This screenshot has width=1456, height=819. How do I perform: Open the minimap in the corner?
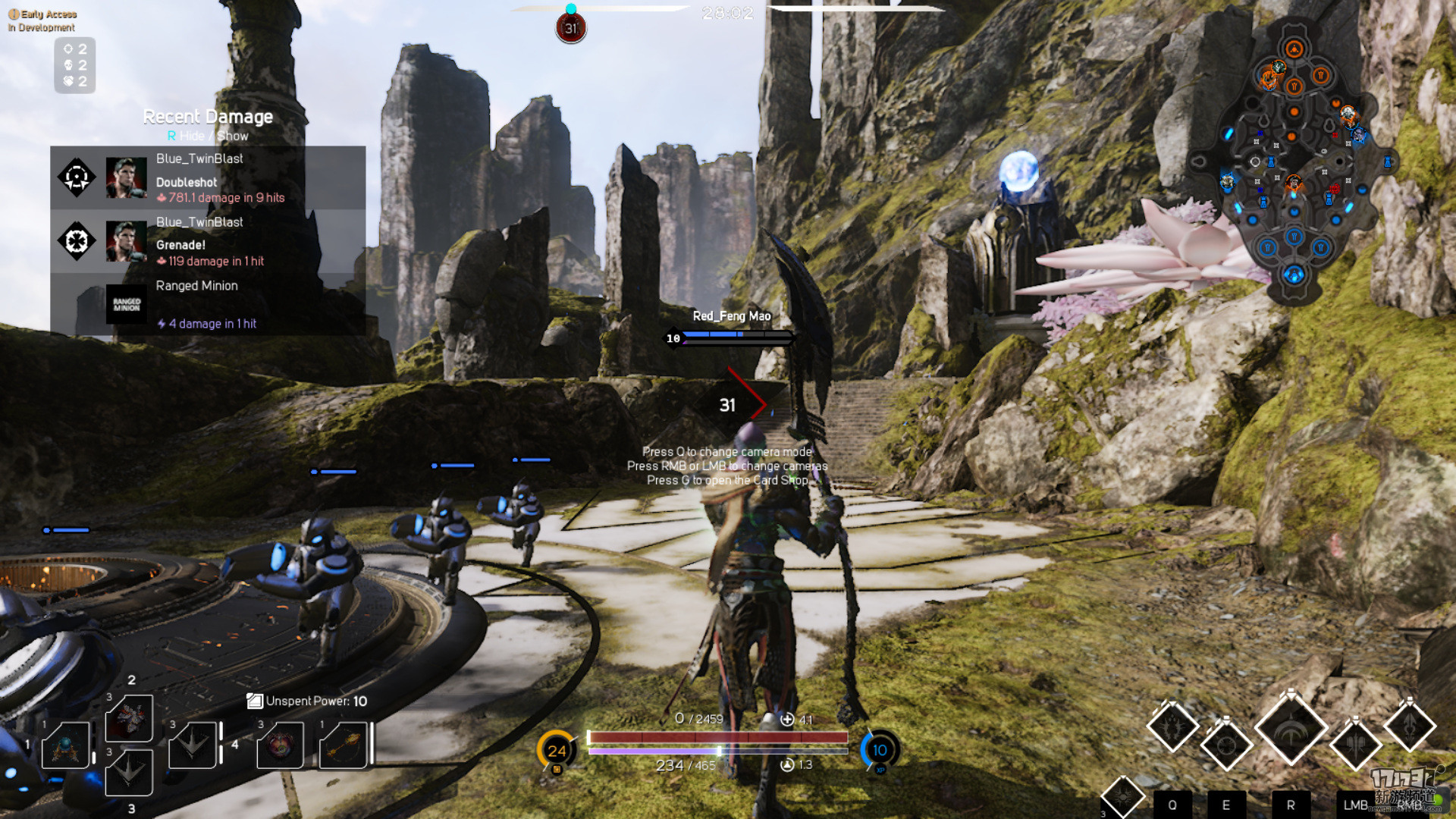click(x=1294, y=161)
